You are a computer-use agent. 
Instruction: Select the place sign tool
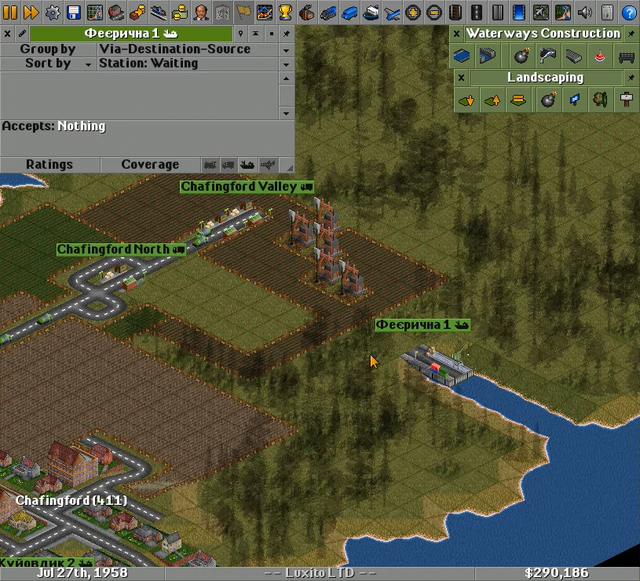[x=627, y=100]
